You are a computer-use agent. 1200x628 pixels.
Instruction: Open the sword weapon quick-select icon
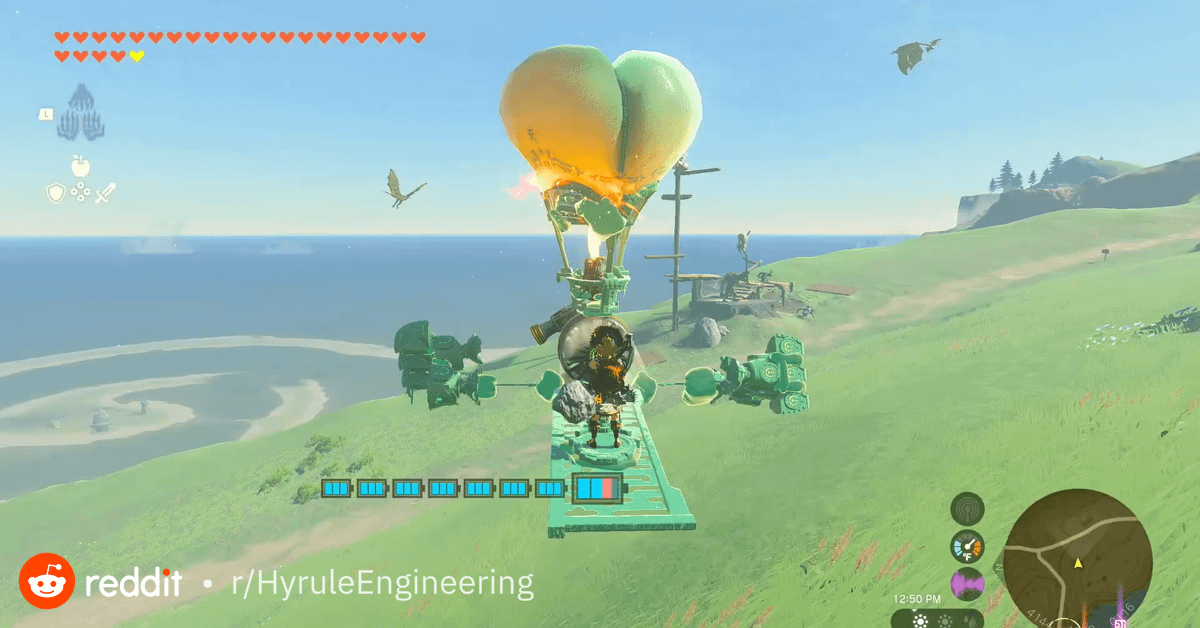[x=105, y=192]
